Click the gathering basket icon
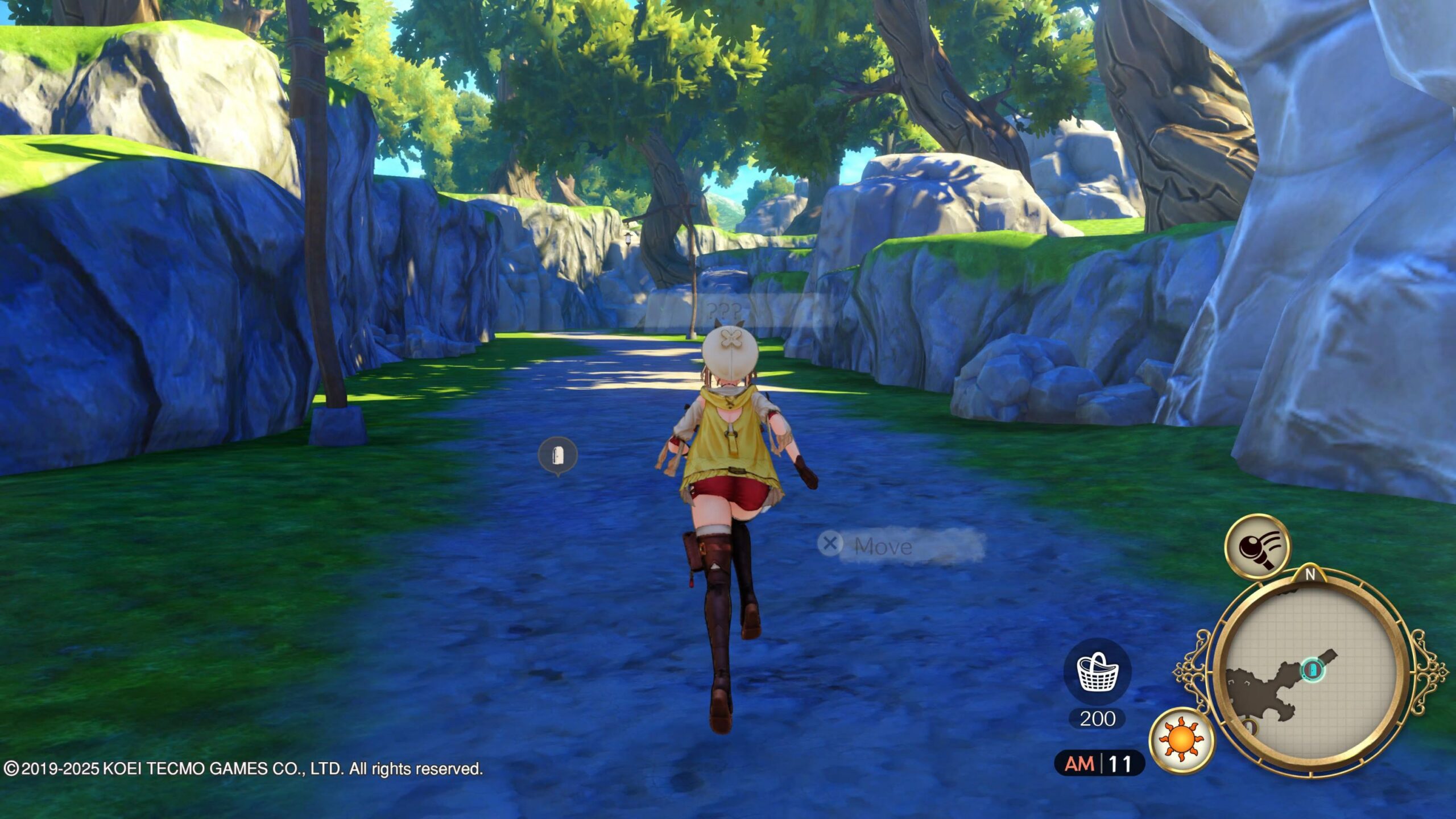Viewport: 1456px width, 819px height. [1098, 672]
